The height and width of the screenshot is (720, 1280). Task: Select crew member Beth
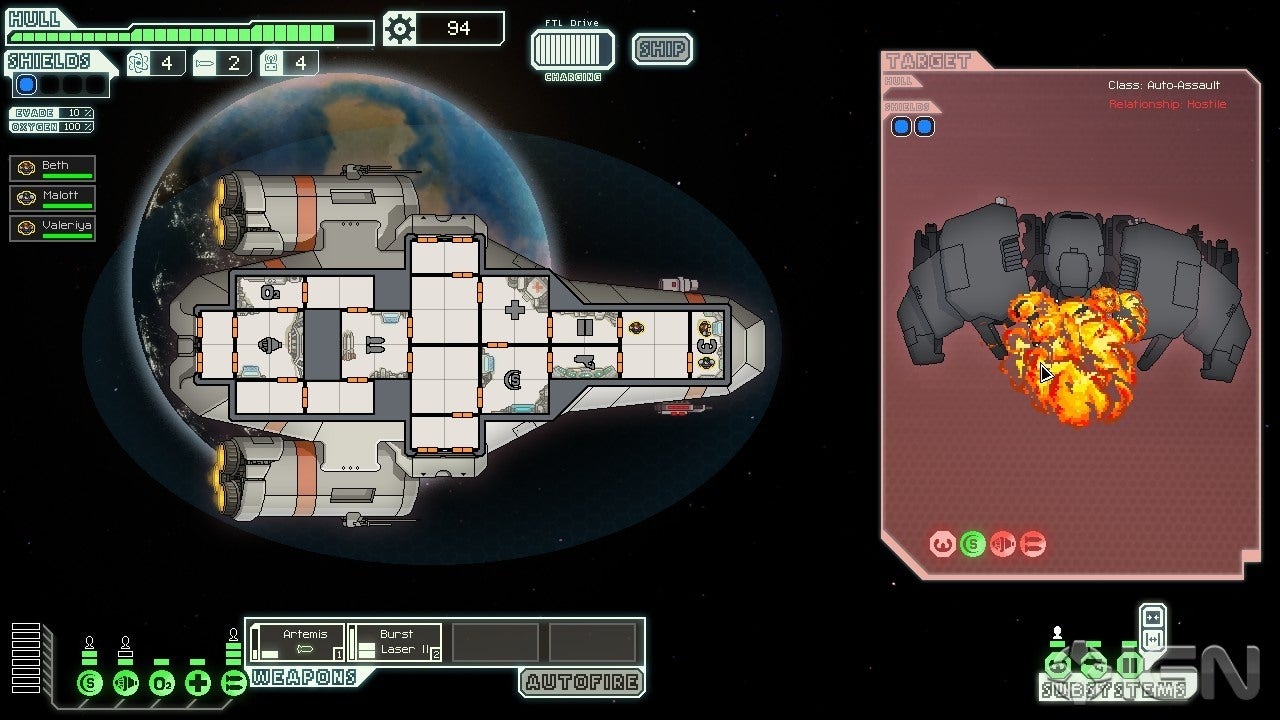point(53,168)
